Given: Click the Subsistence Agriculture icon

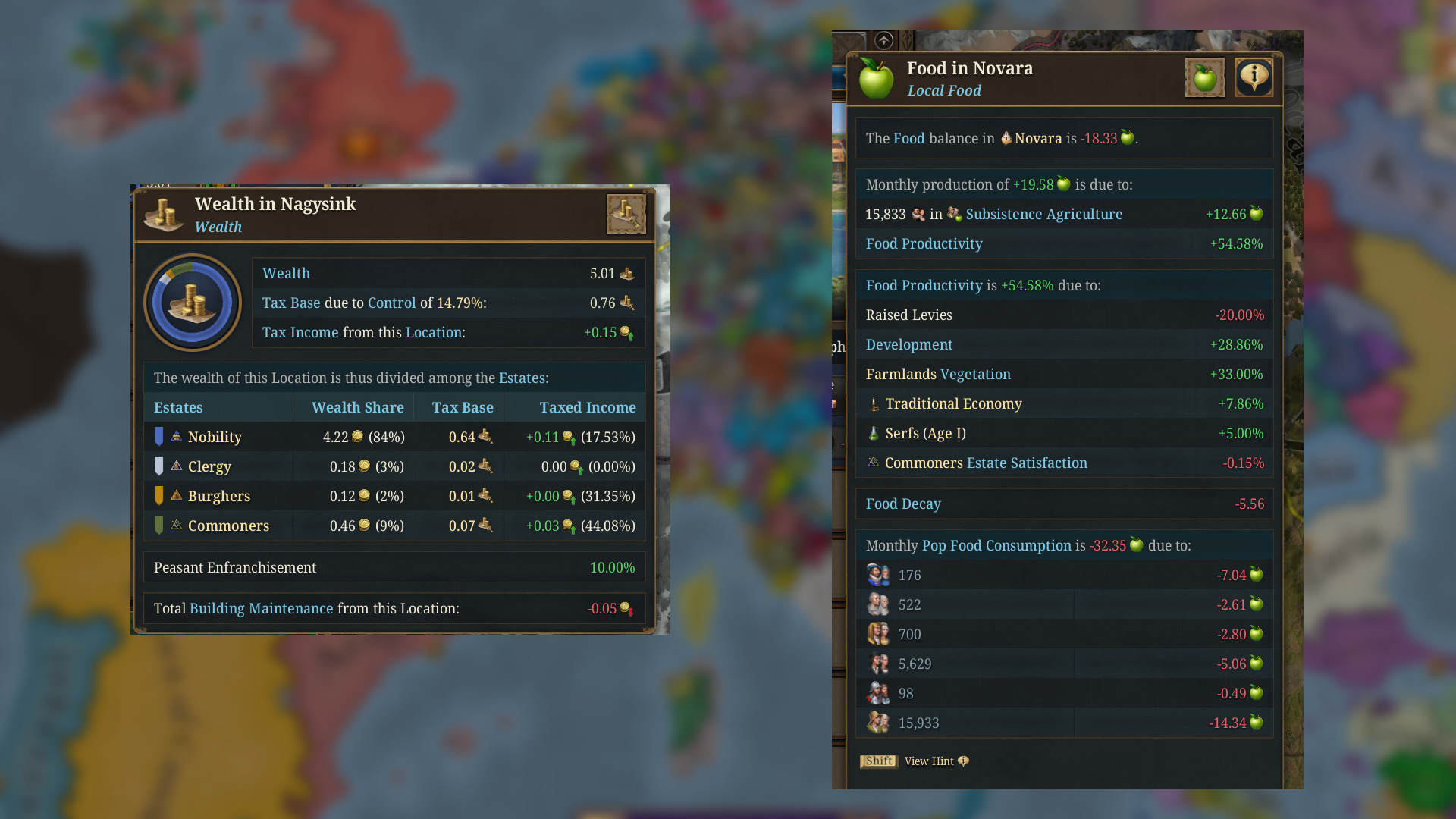Looking at the screenshot, I should (x=954, y=214).
